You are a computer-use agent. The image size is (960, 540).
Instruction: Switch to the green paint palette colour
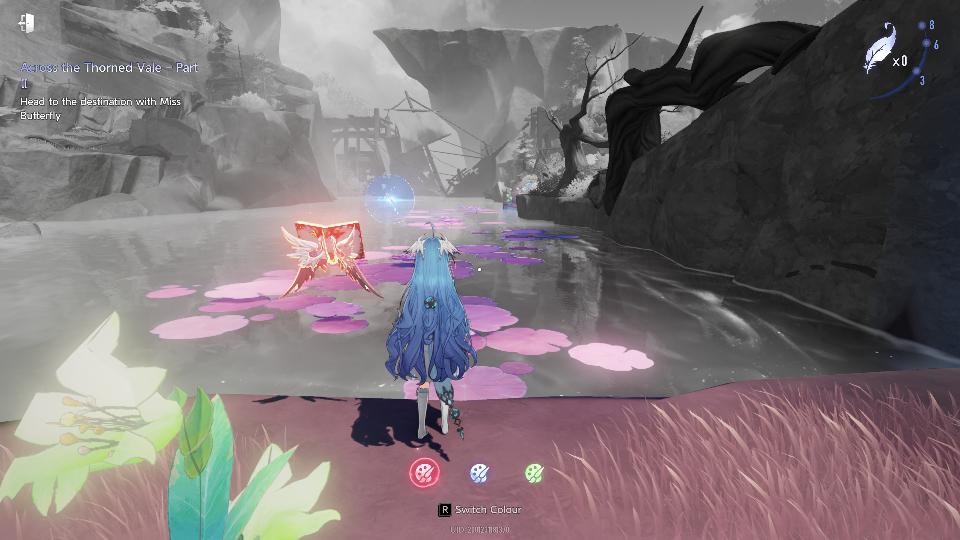pos(534,472)
